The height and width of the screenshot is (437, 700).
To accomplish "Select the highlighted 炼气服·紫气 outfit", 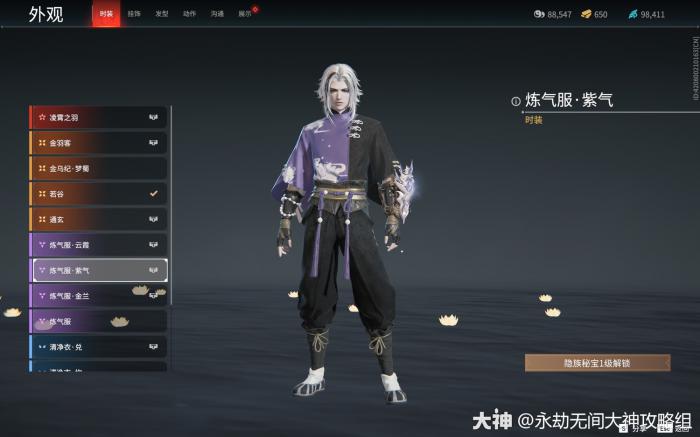I will 98,270.
